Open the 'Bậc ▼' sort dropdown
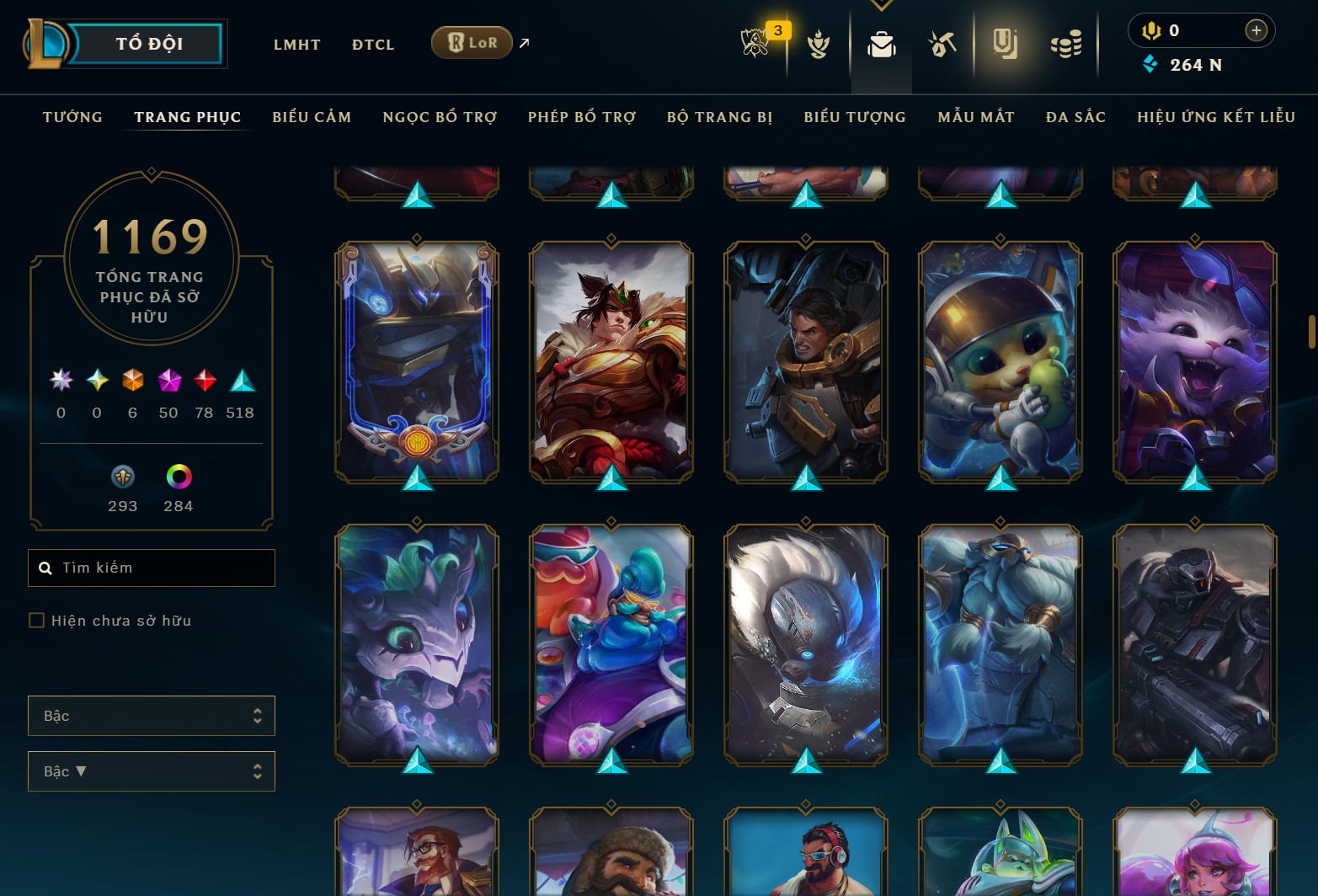This screenshot has height=896, width=1318. [152, 771]
